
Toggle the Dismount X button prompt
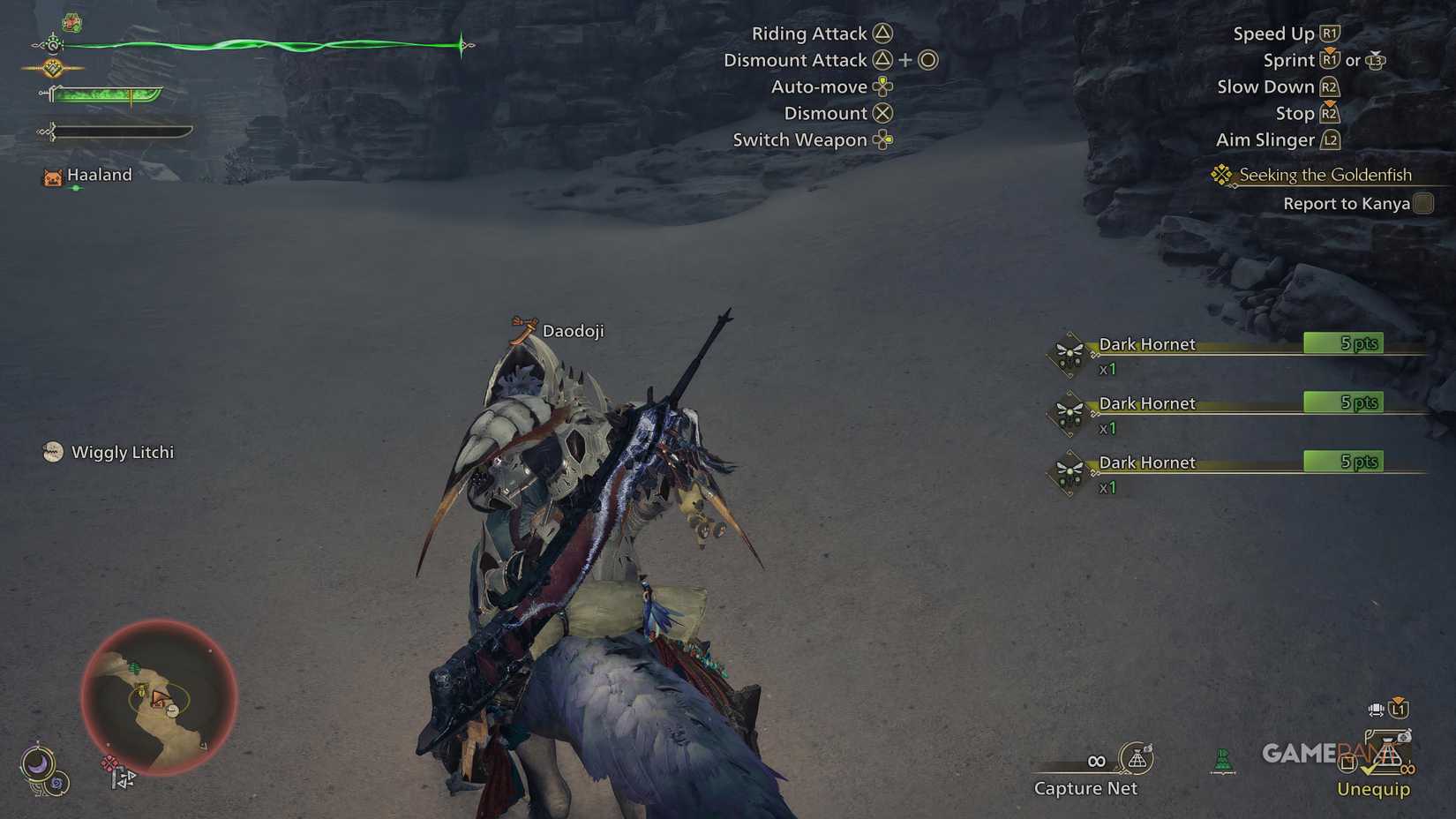click(x=881, y=113)
